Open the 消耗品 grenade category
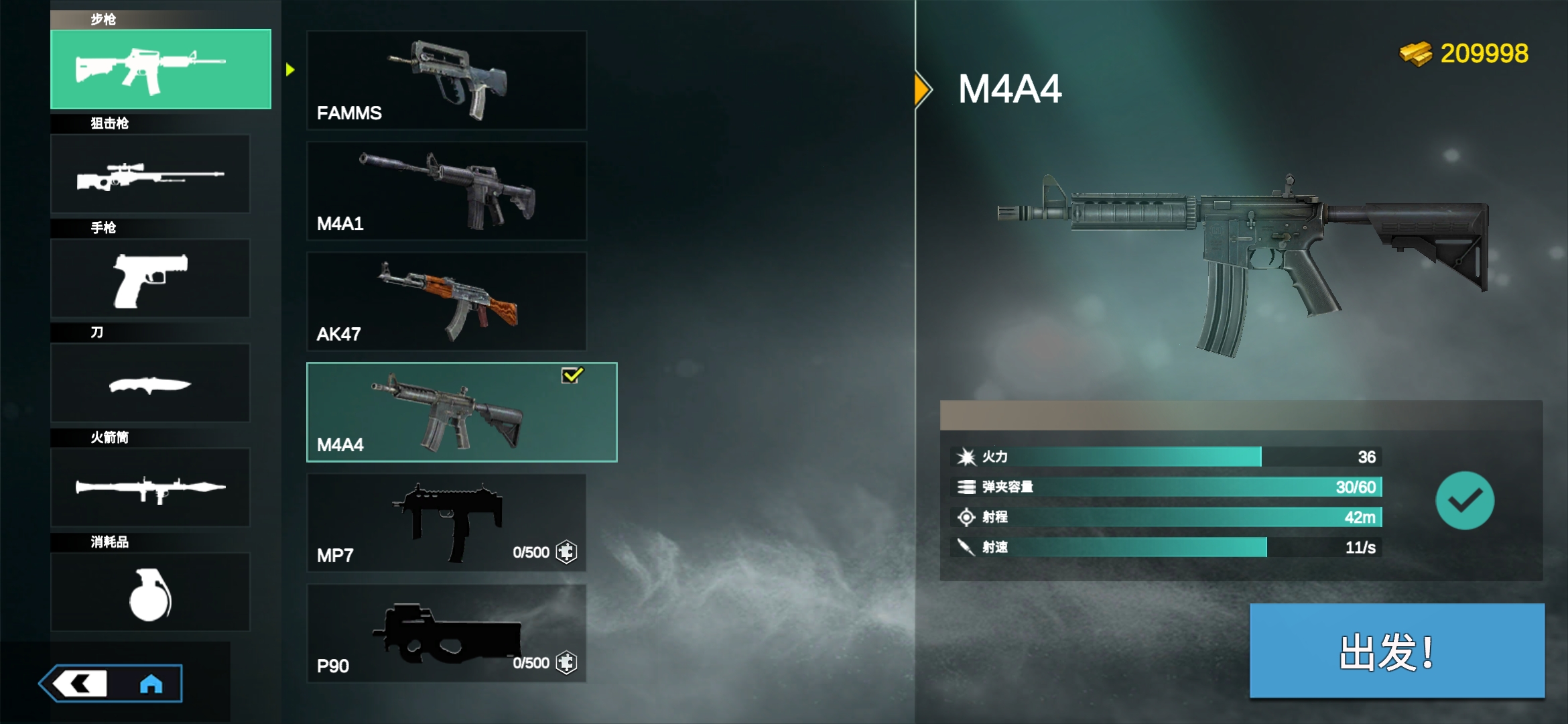Image resolution: width=1568 pixels, height=724 pixels. coord(150,593)
